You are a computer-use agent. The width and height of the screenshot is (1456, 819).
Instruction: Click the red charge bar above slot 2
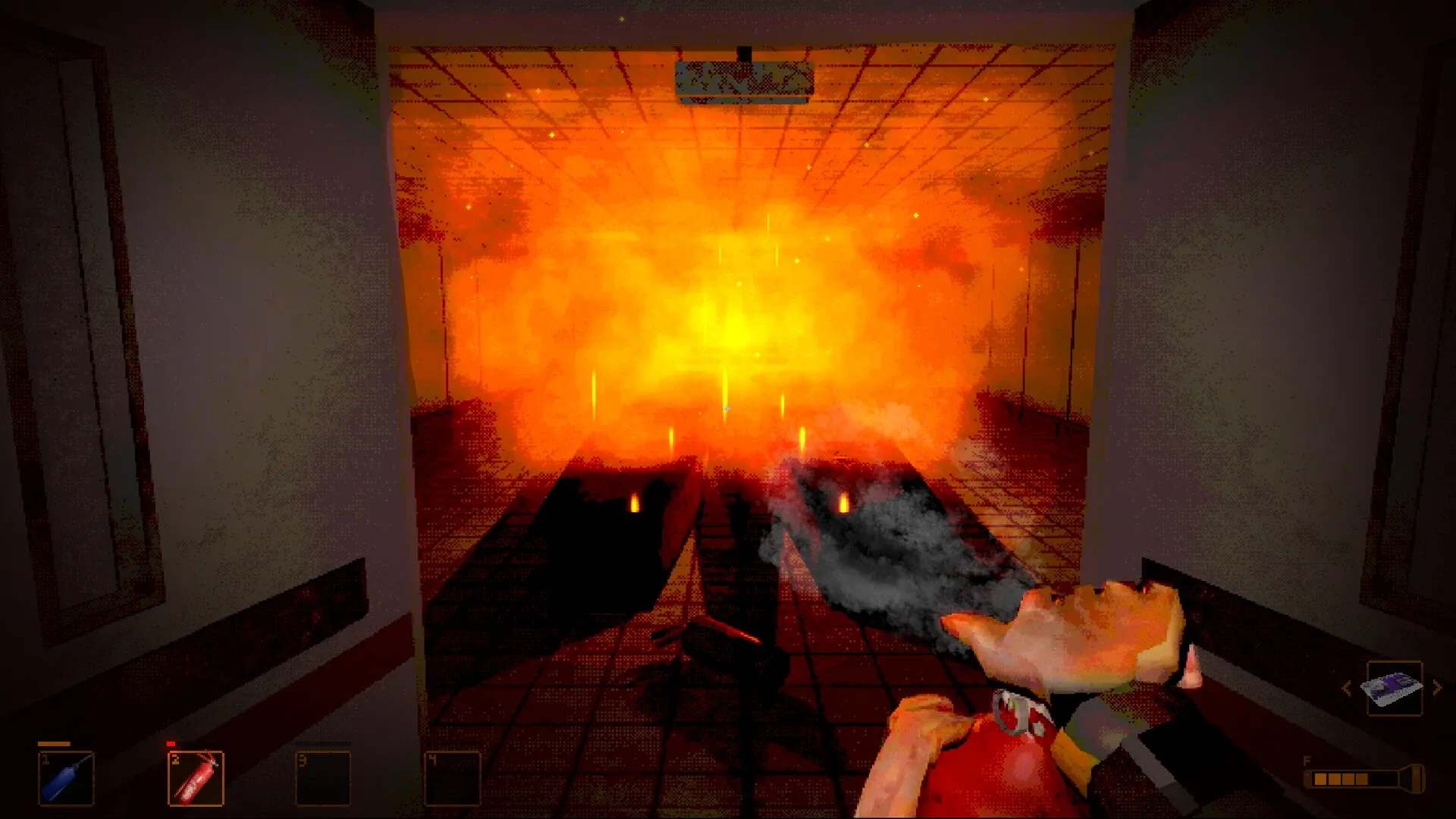(172, 743)
